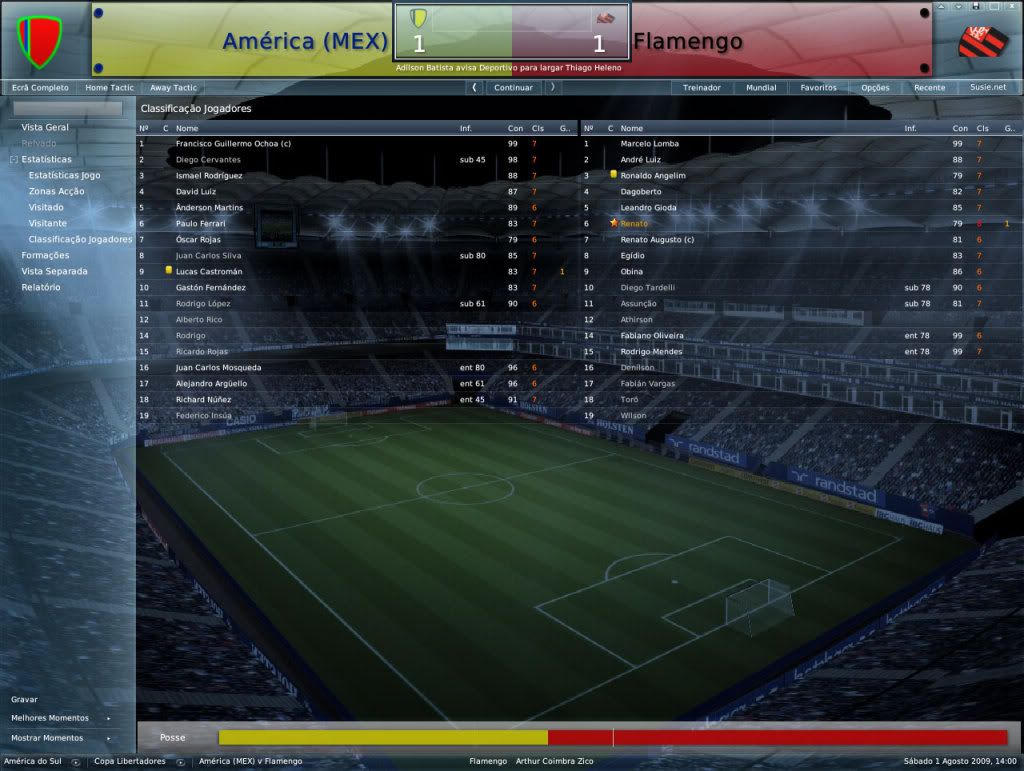Switch to Home Tactic

click(111, 88)
